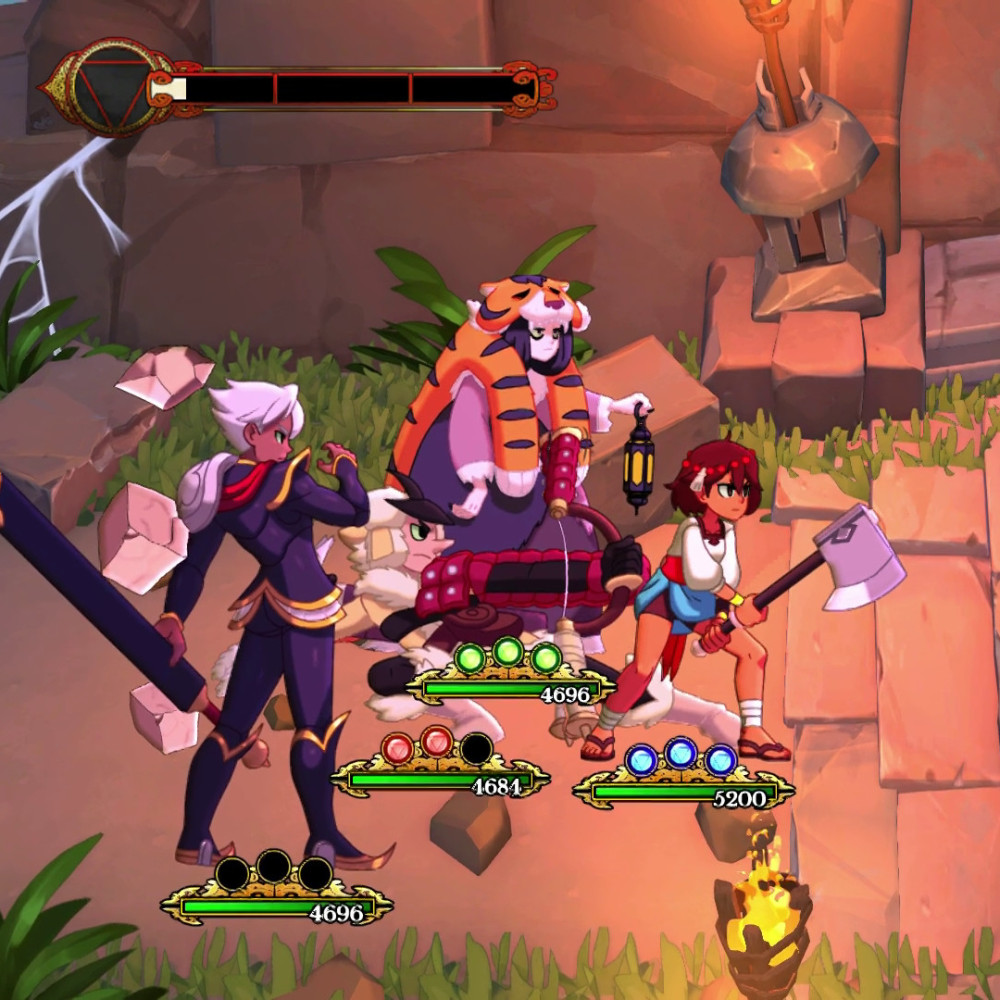Select the green action orbs panel

pos(508,658)
